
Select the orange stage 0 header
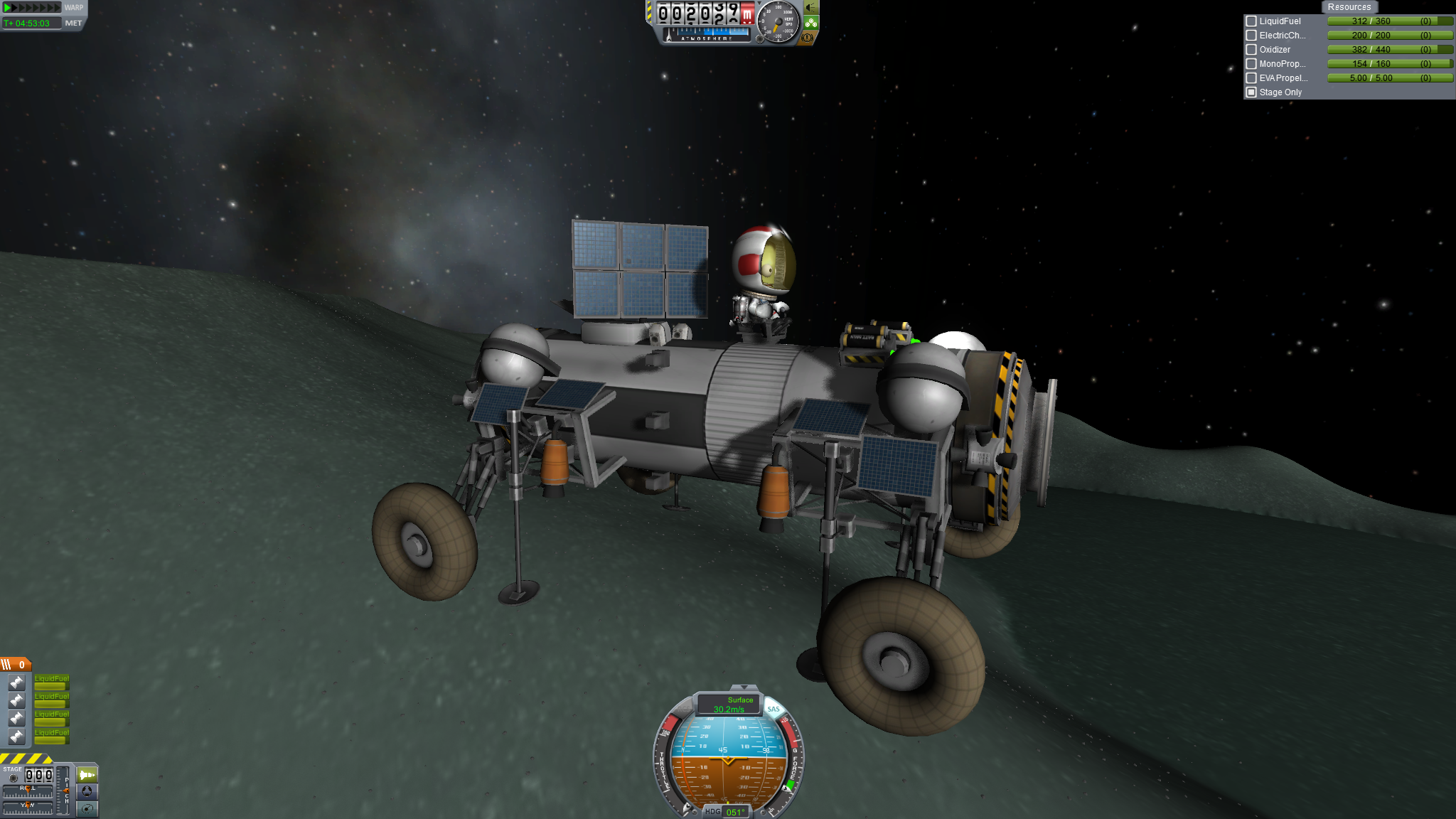click(x=16, y=665)
